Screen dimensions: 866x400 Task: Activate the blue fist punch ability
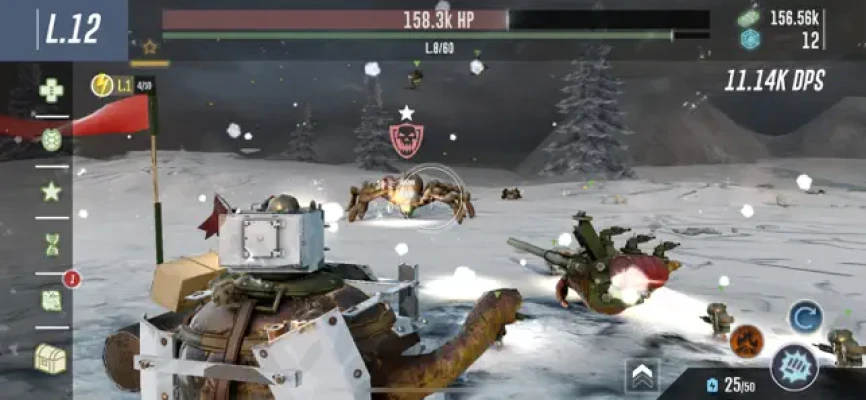[x=794, y=366]
